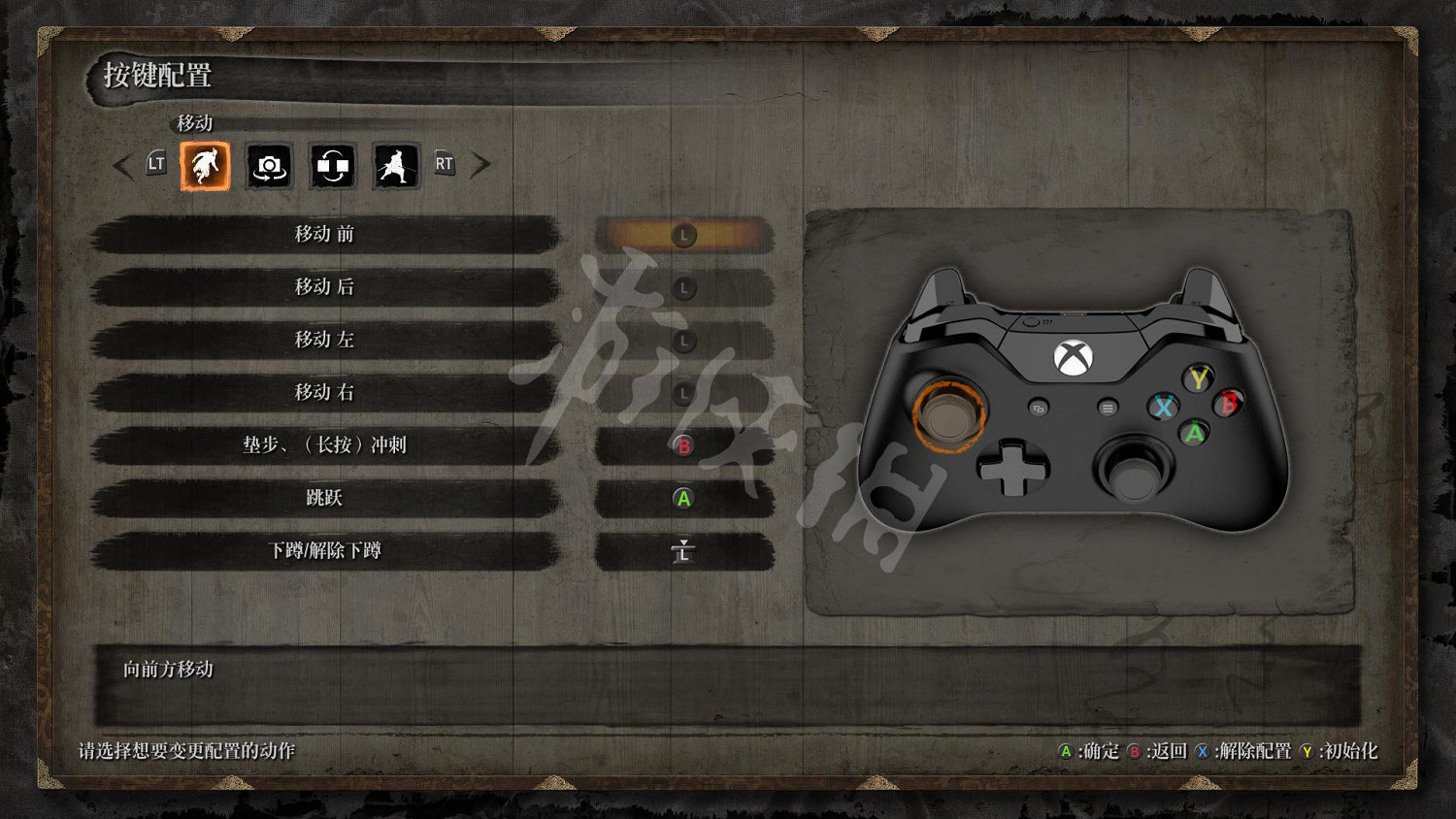Change the left-stick click binding for 下蹲
Screen dimensions: 1456x819
tap(683, 552)
